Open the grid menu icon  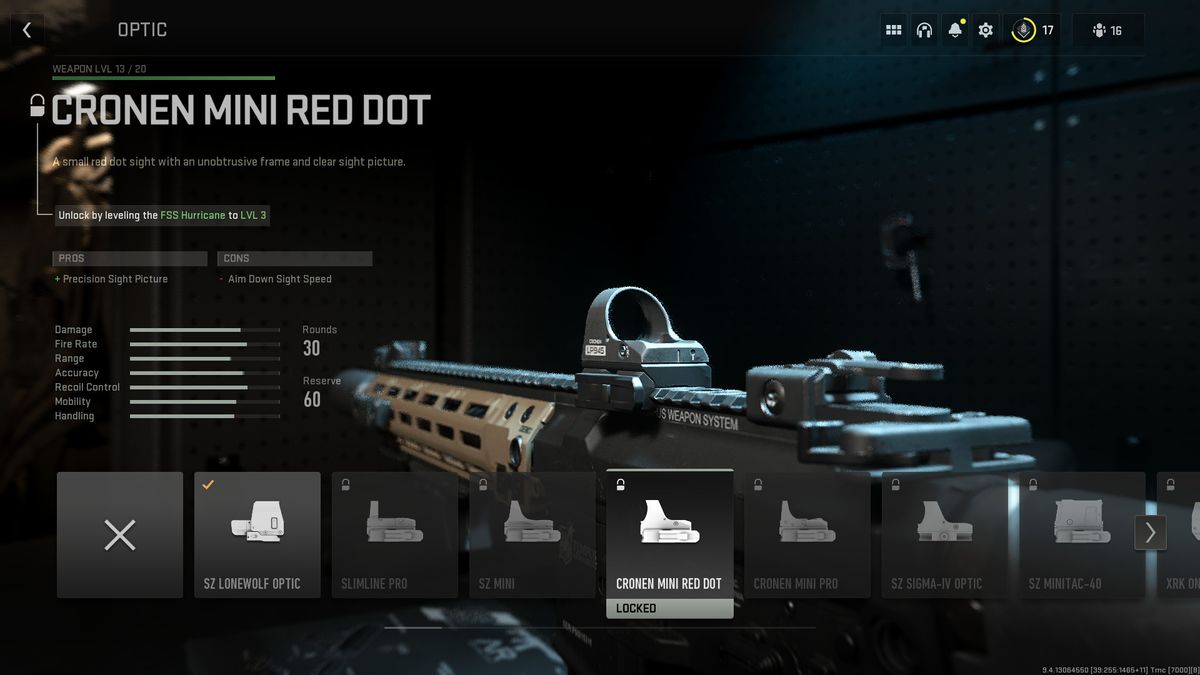click(x=894, y=30)
